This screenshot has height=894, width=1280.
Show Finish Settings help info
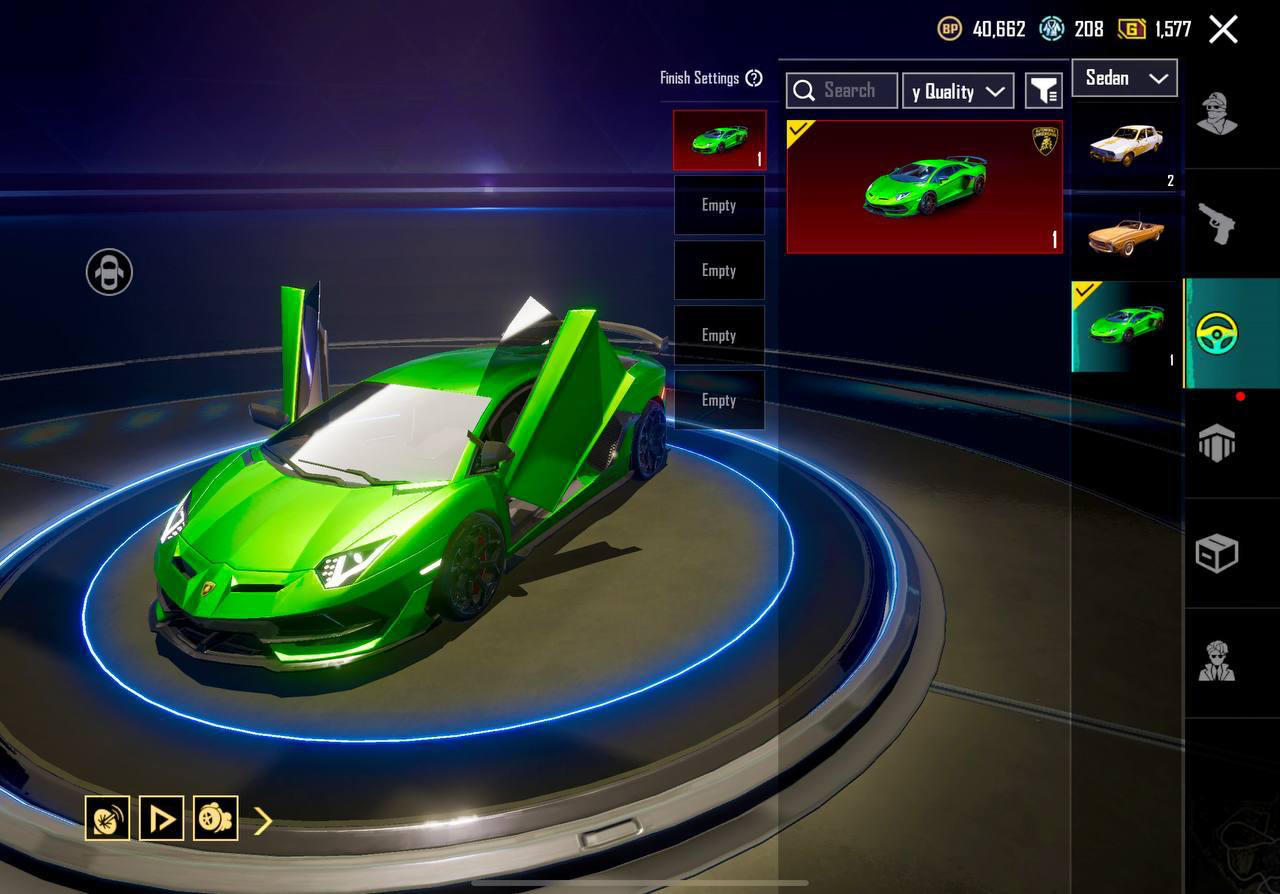pos(754,78)
